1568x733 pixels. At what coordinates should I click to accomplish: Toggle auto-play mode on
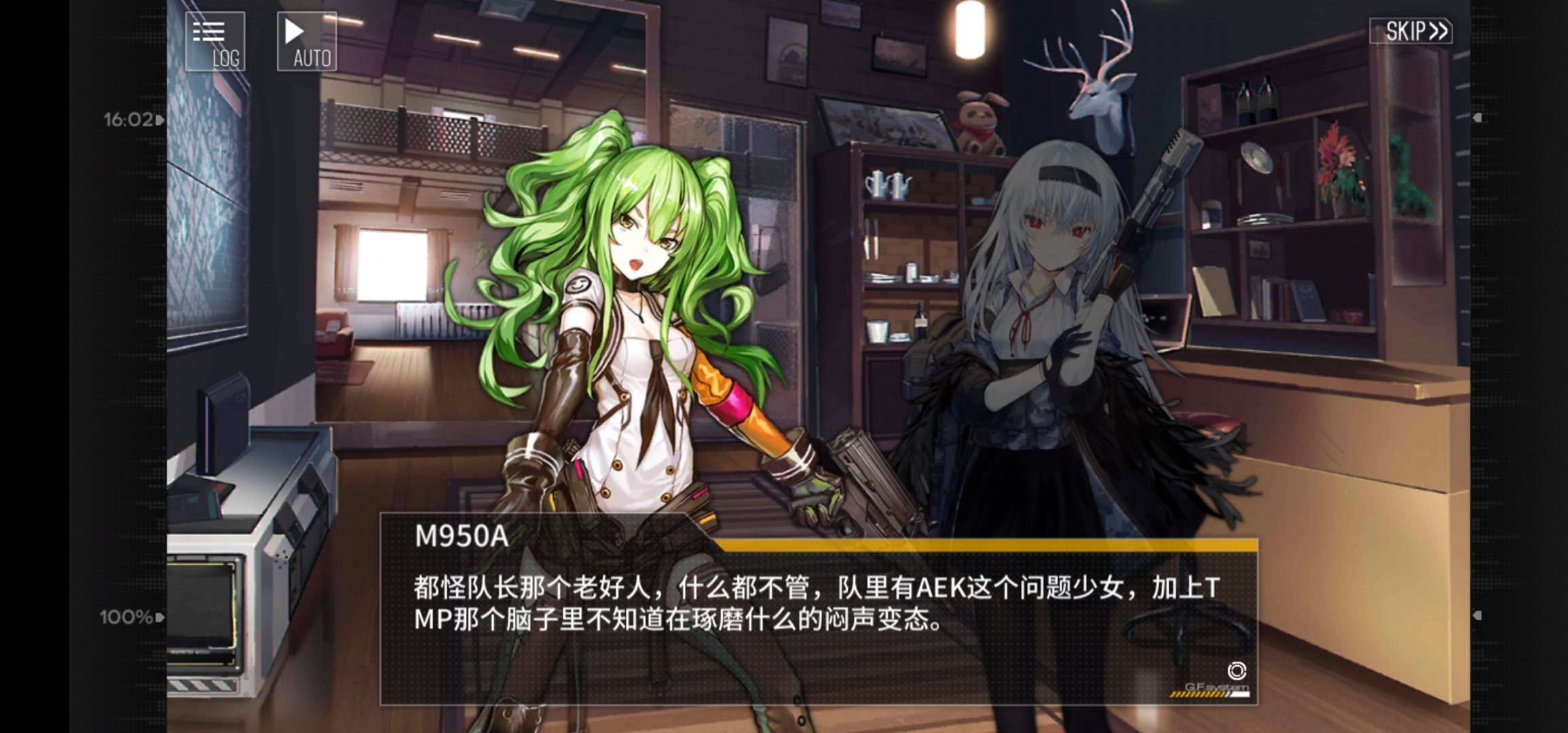point(305,41)
